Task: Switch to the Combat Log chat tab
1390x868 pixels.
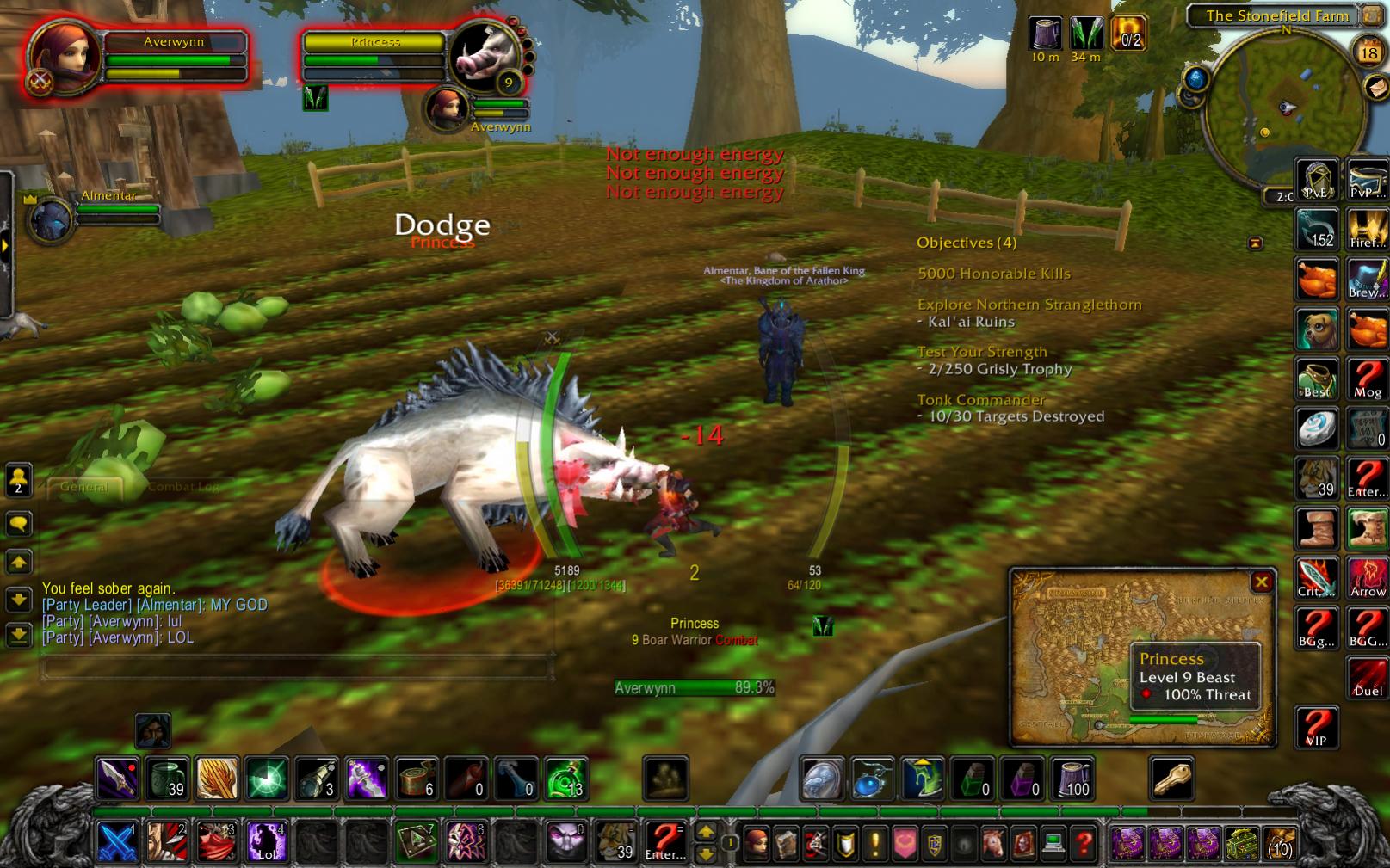Action: (183, 487)
